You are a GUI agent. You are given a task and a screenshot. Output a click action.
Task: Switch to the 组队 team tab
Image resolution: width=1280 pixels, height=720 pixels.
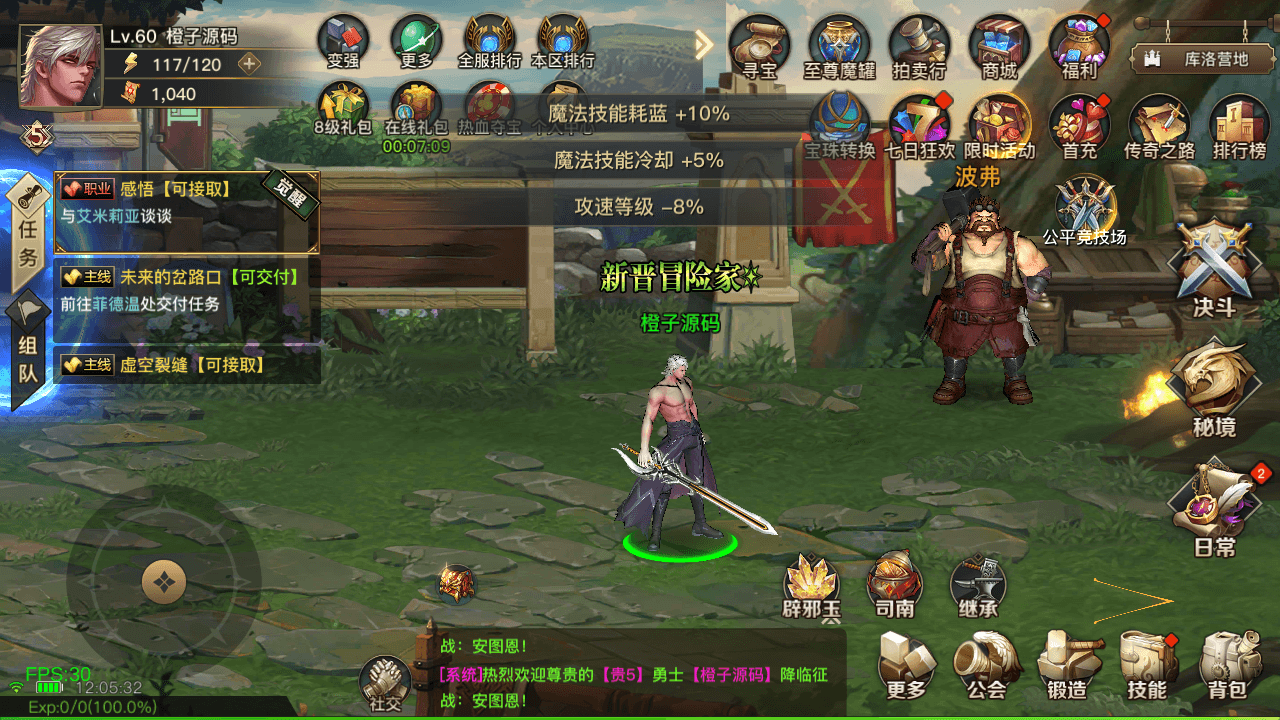(26, 360)
